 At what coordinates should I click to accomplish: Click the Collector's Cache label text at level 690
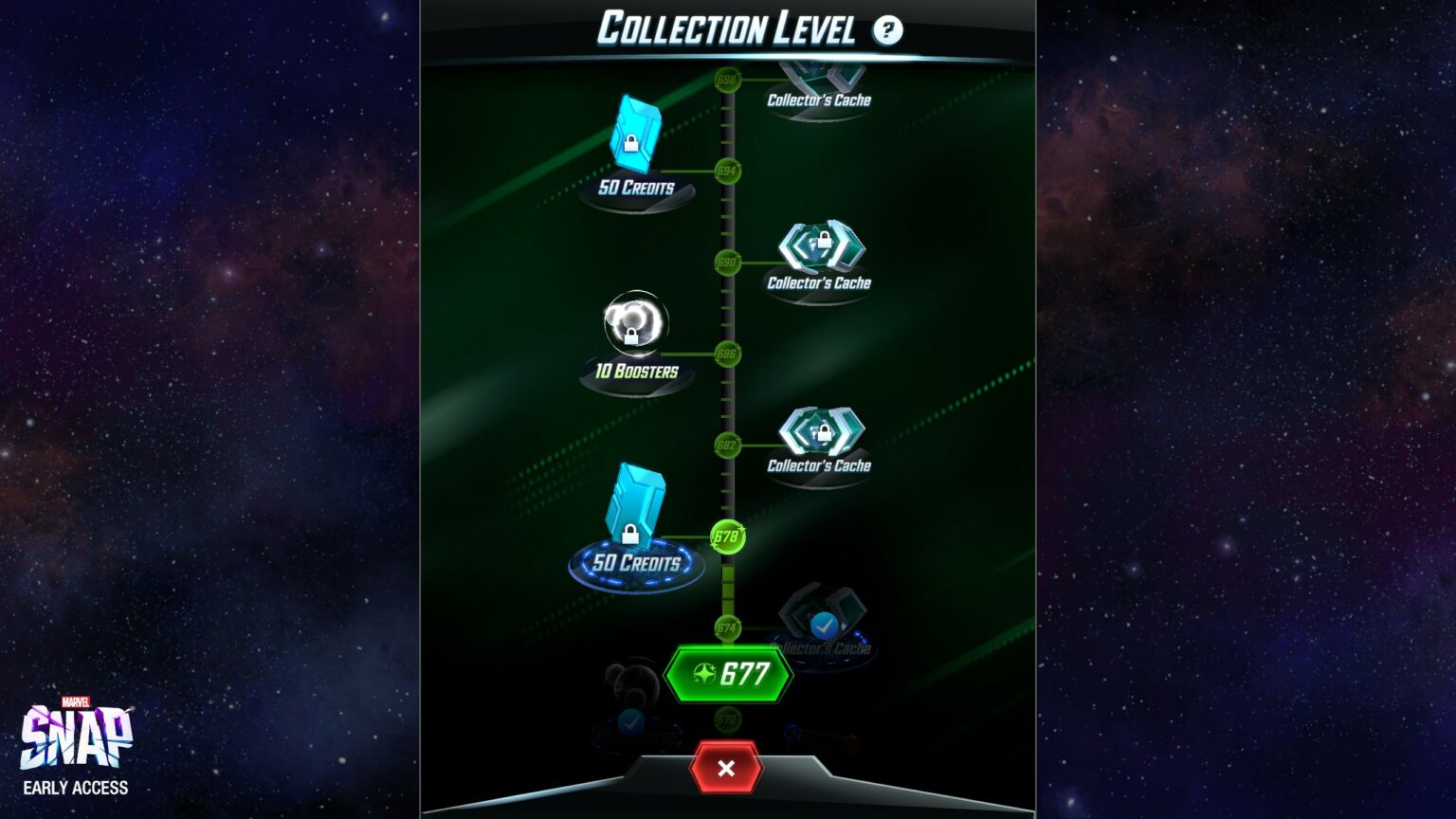click(x=821, y=282)
